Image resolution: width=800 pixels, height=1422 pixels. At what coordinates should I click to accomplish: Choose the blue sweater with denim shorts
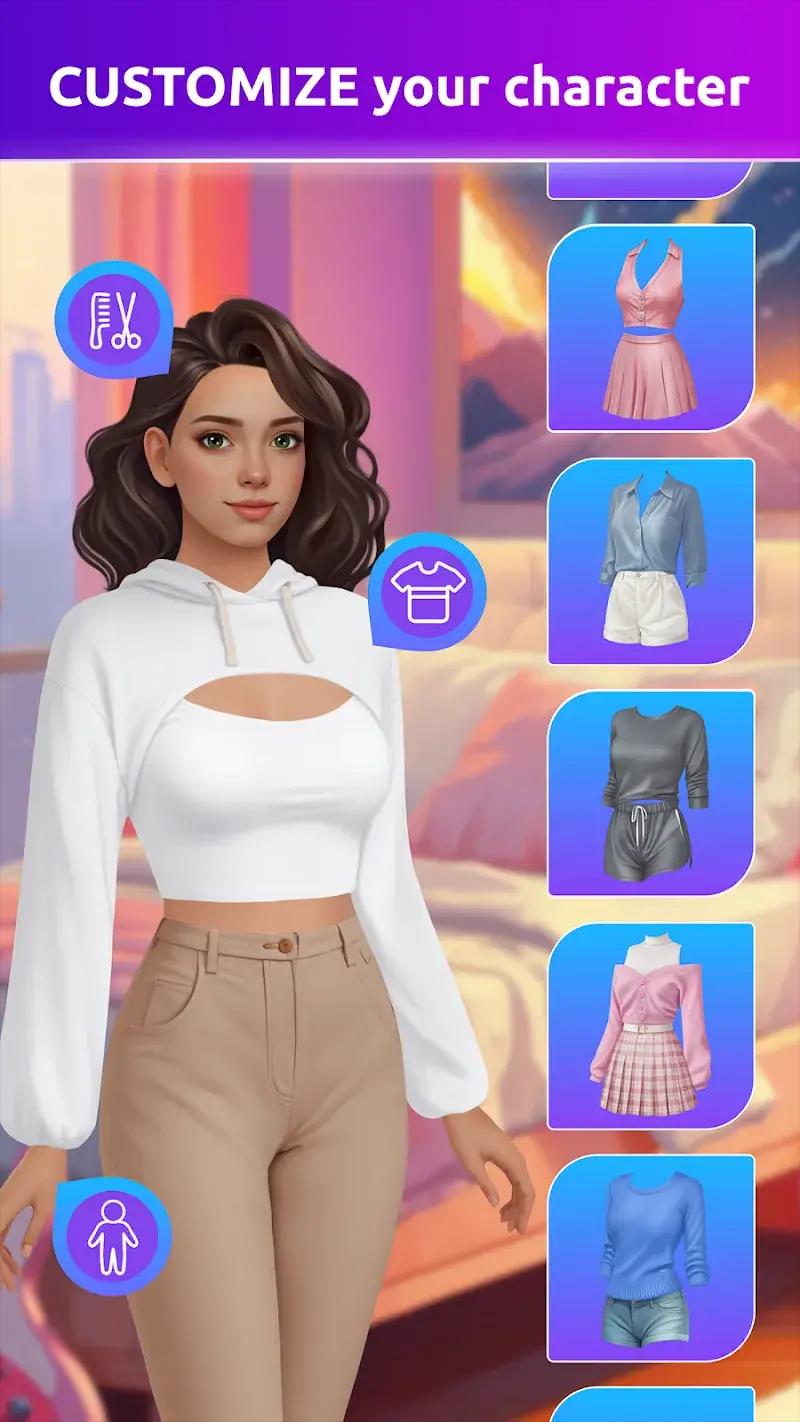point(651,1256)
